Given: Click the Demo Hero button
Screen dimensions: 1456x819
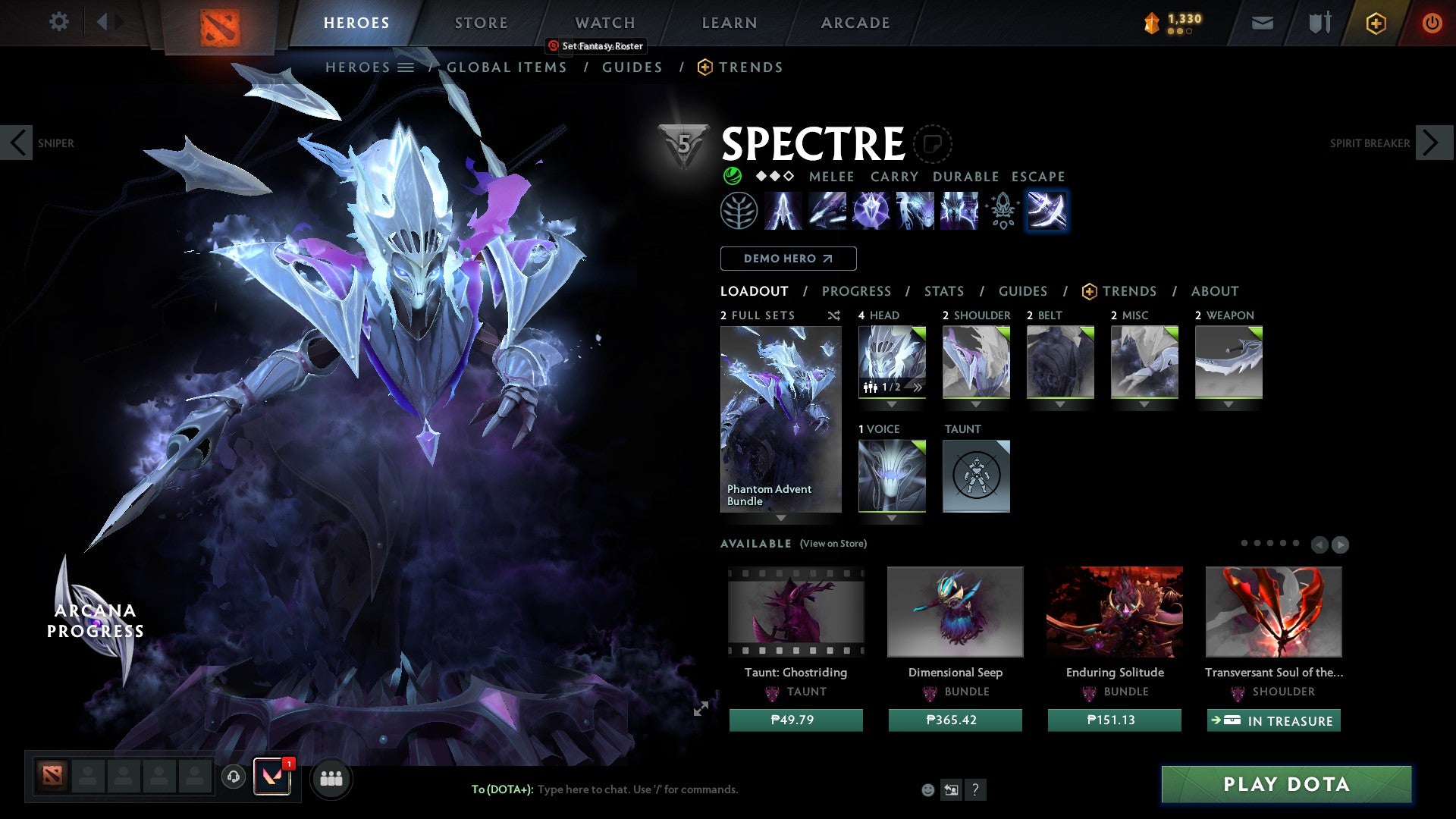Looking at the screenshot, I should pyautogui.click(x=787, y=259).
